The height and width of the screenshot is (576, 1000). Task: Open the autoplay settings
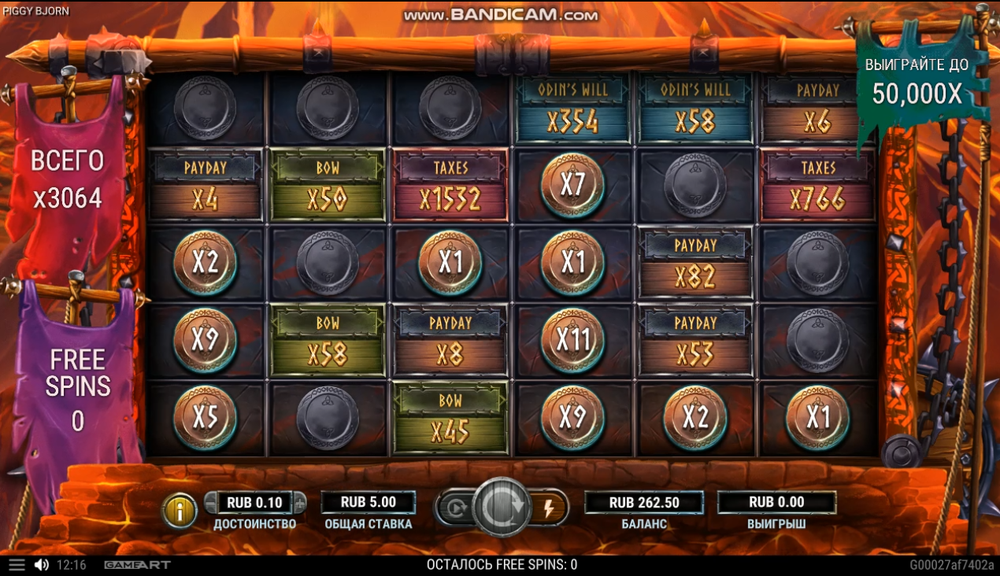pyautogui.click(x=453, y=508)
